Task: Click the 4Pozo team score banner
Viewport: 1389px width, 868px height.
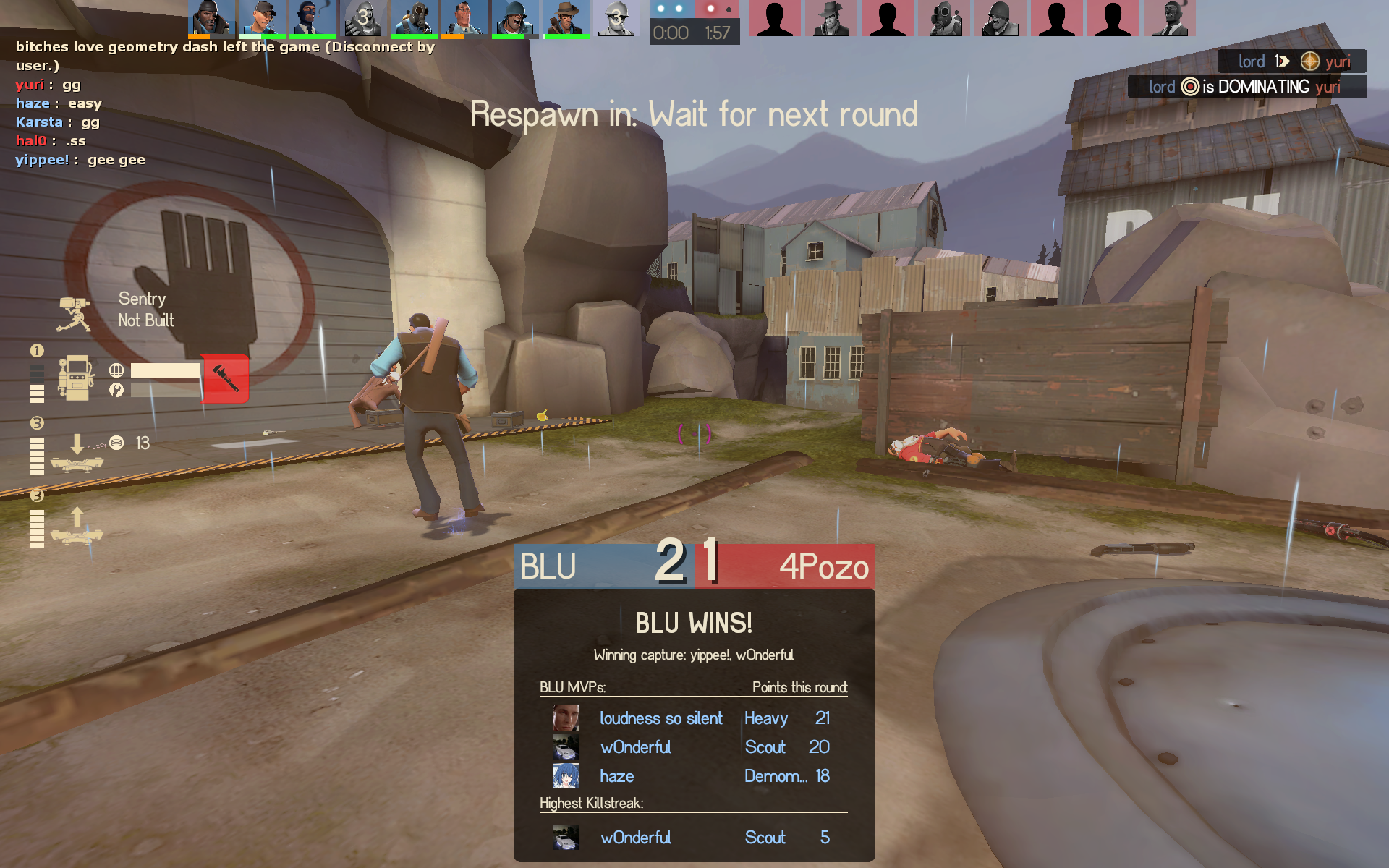Action: (786, 565)
